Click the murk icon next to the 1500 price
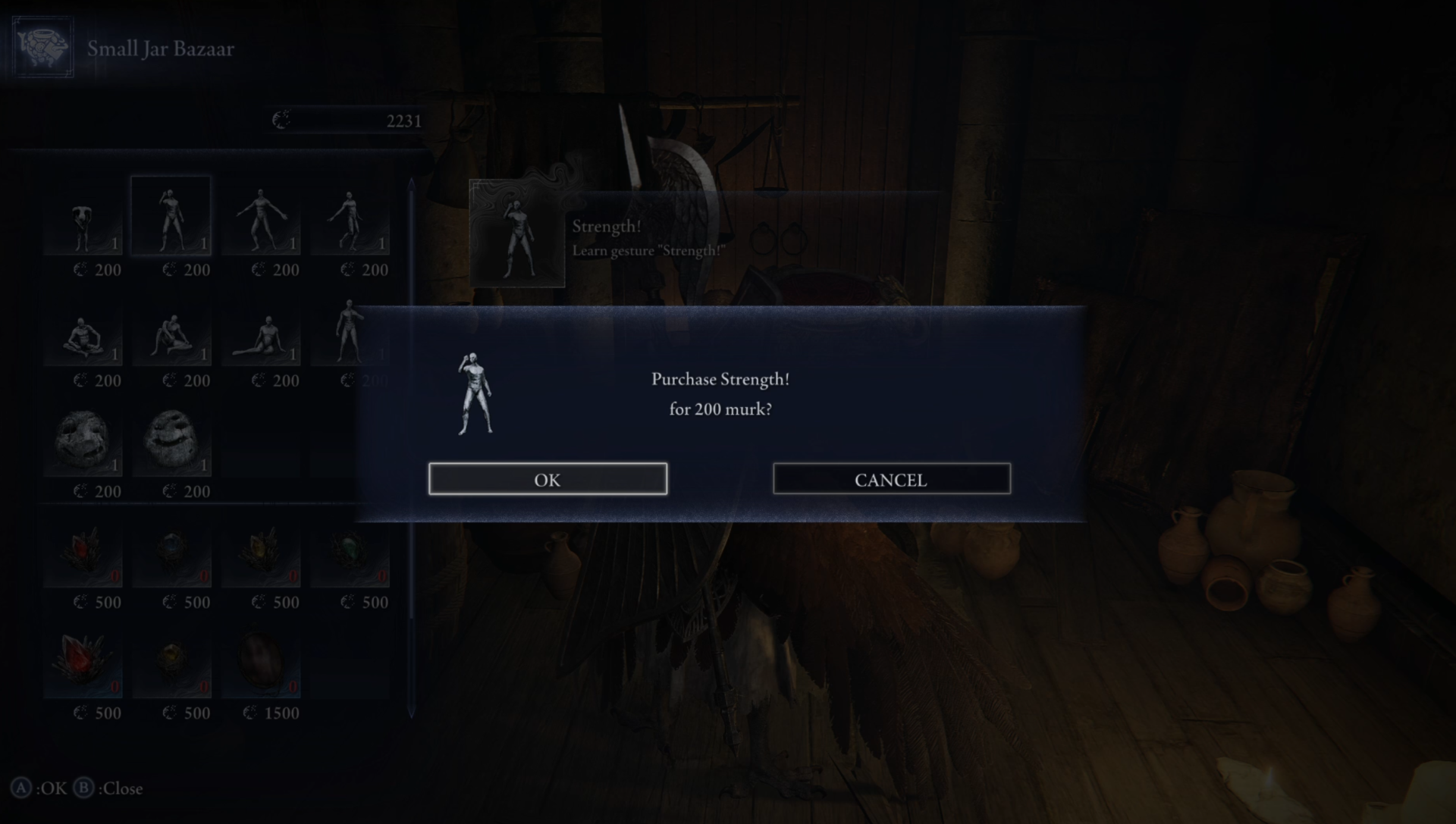1456x824 pixels. pyautogui.click(x=250, y=713)
